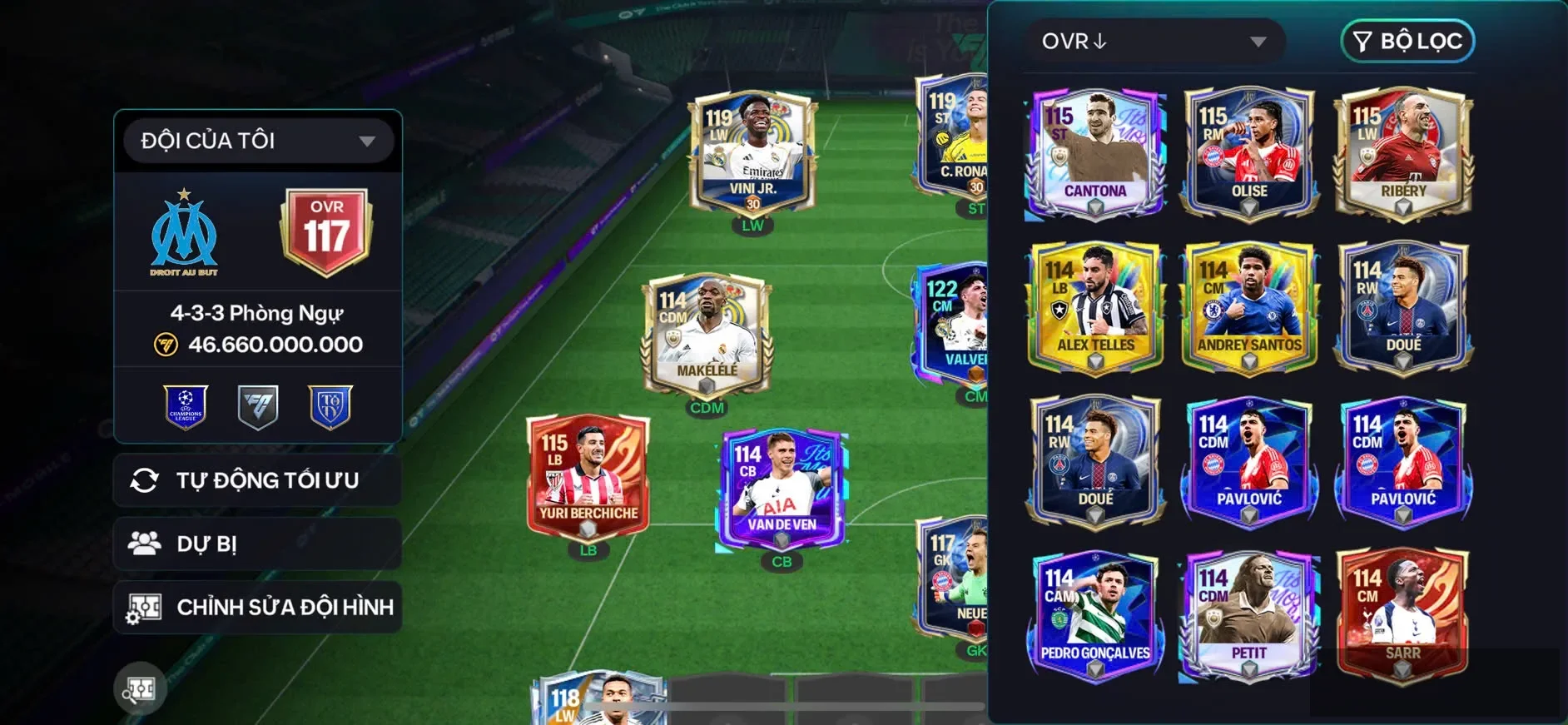This screenshot has width=1568, height=725.
Task: Pick the Petit 114 CDM card
Action: click(x=1248, y=616)
